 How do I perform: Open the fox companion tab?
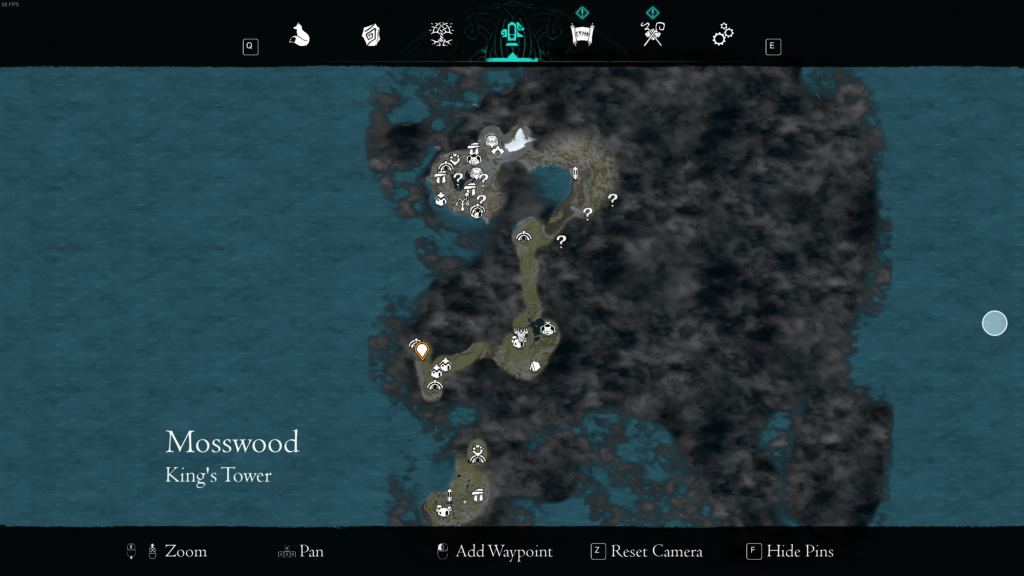coord(299,35)
